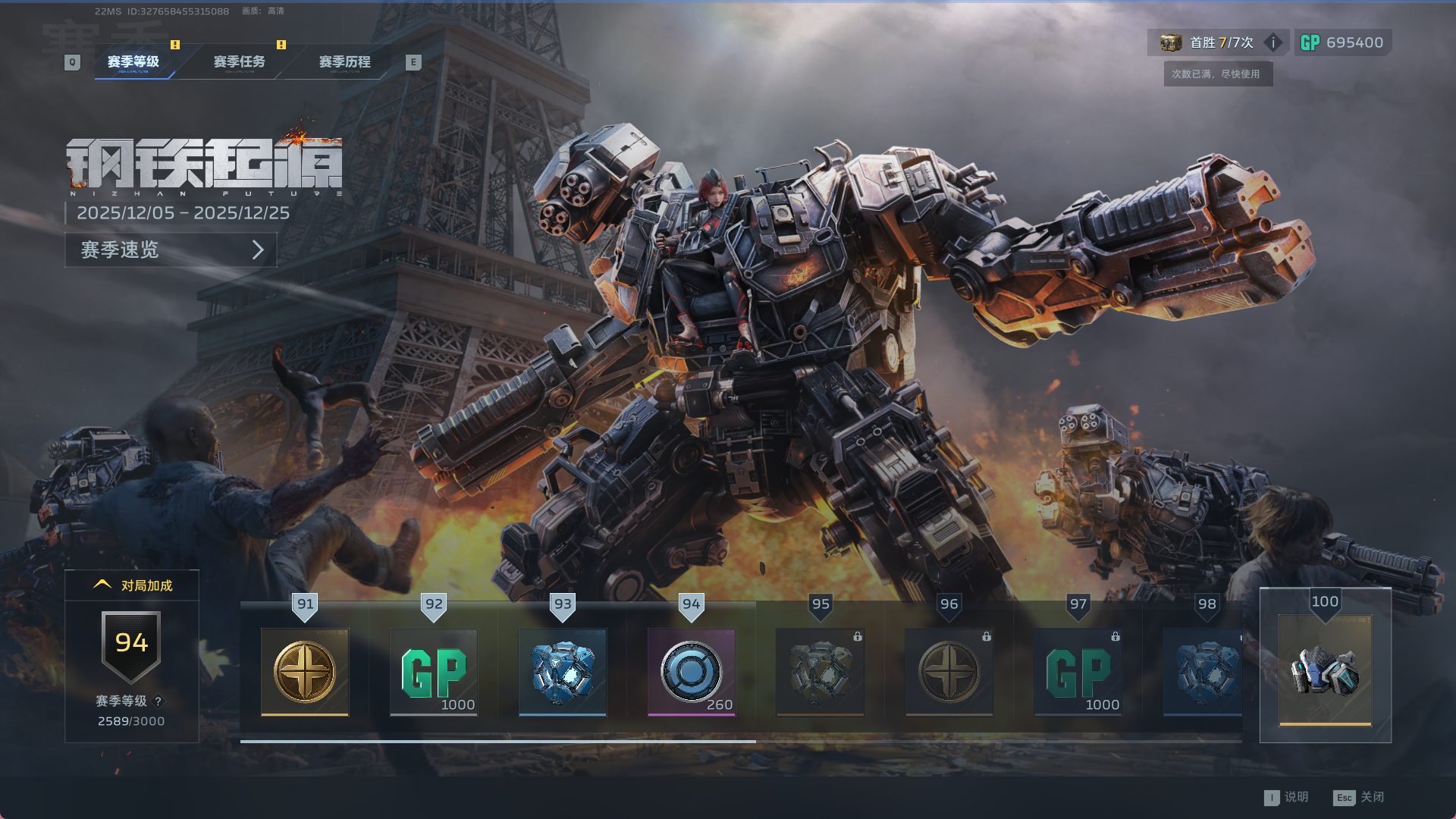Expand the 对局加成 match bonus panel

[132, 585]
